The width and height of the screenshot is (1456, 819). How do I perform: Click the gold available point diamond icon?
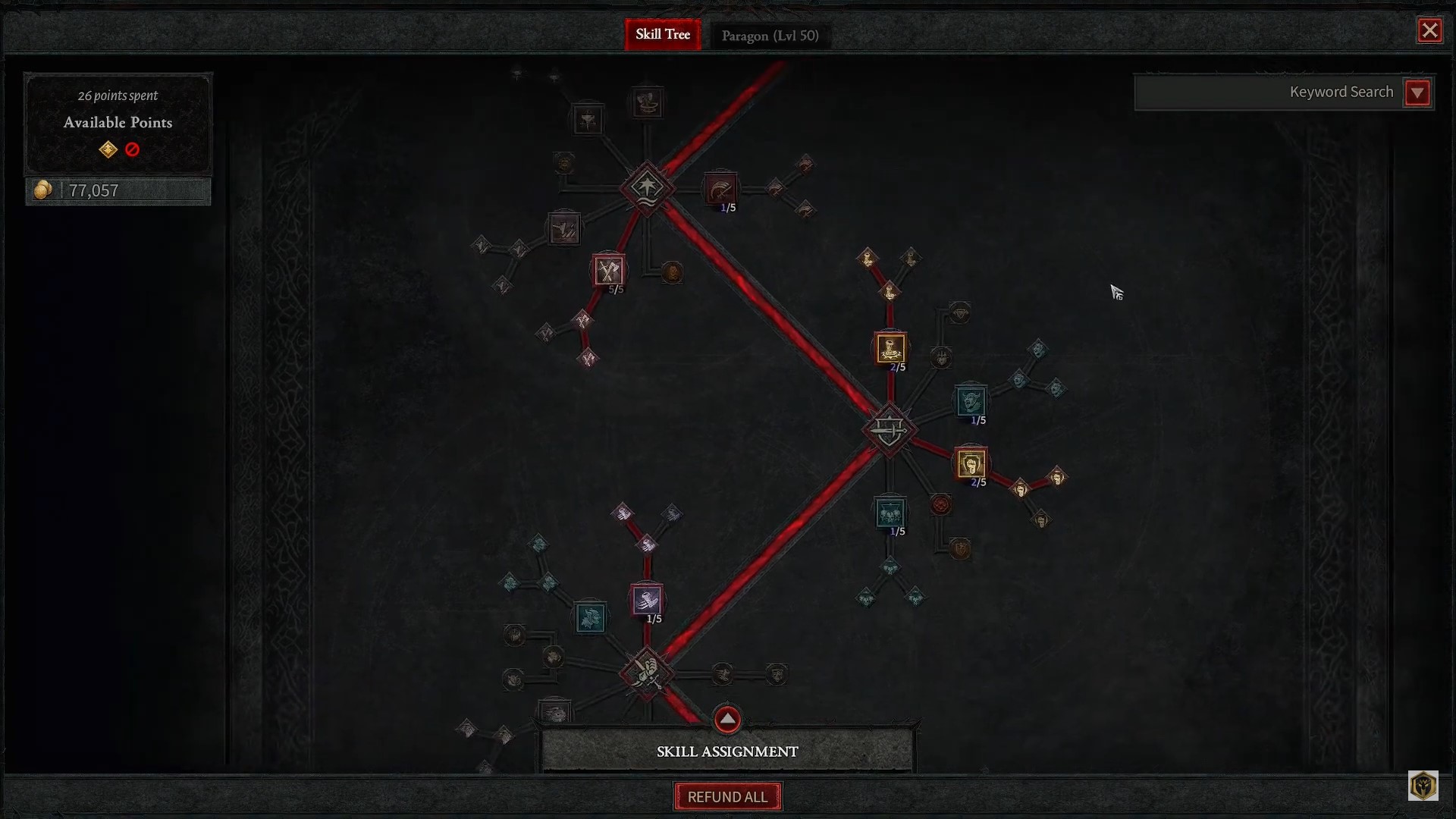[x=108, y=149]
